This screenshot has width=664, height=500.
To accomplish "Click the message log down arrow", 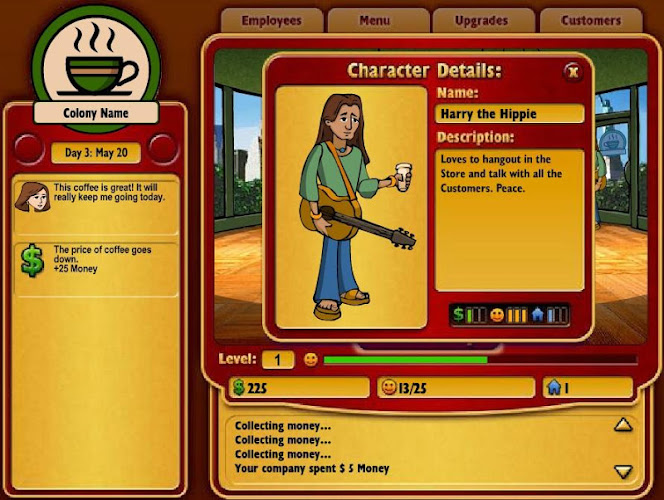I will 623,471.
